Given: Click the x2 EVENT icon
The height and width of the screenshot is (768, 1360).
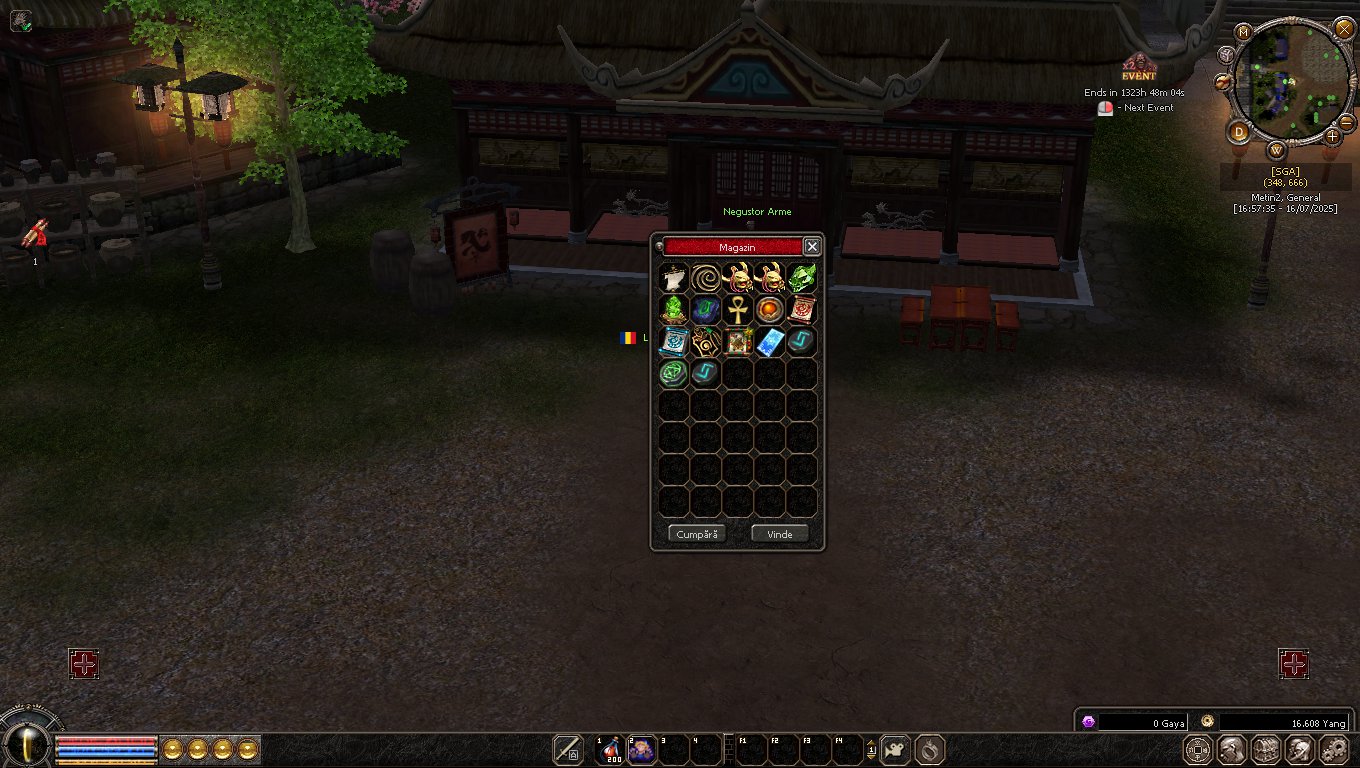Looking at the screenshot, I should 1138,68.
